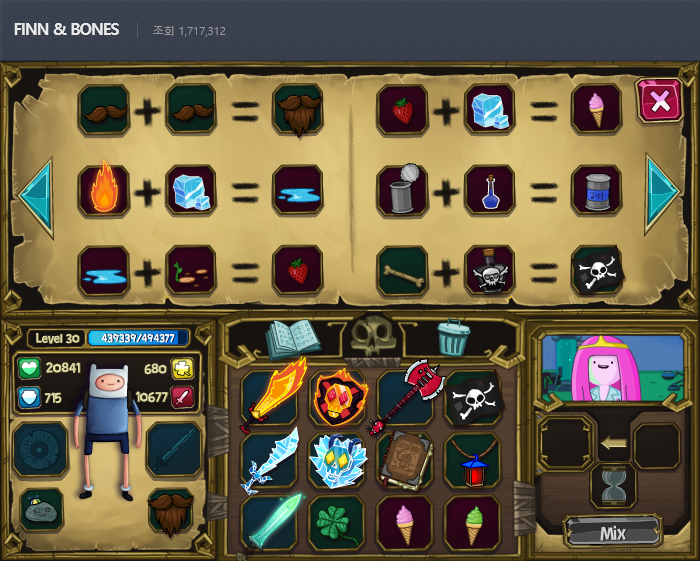The height and width of the screenshot is (561, 700).
Task: Select the ice sword slot
Action: click(x=270, y=461)
